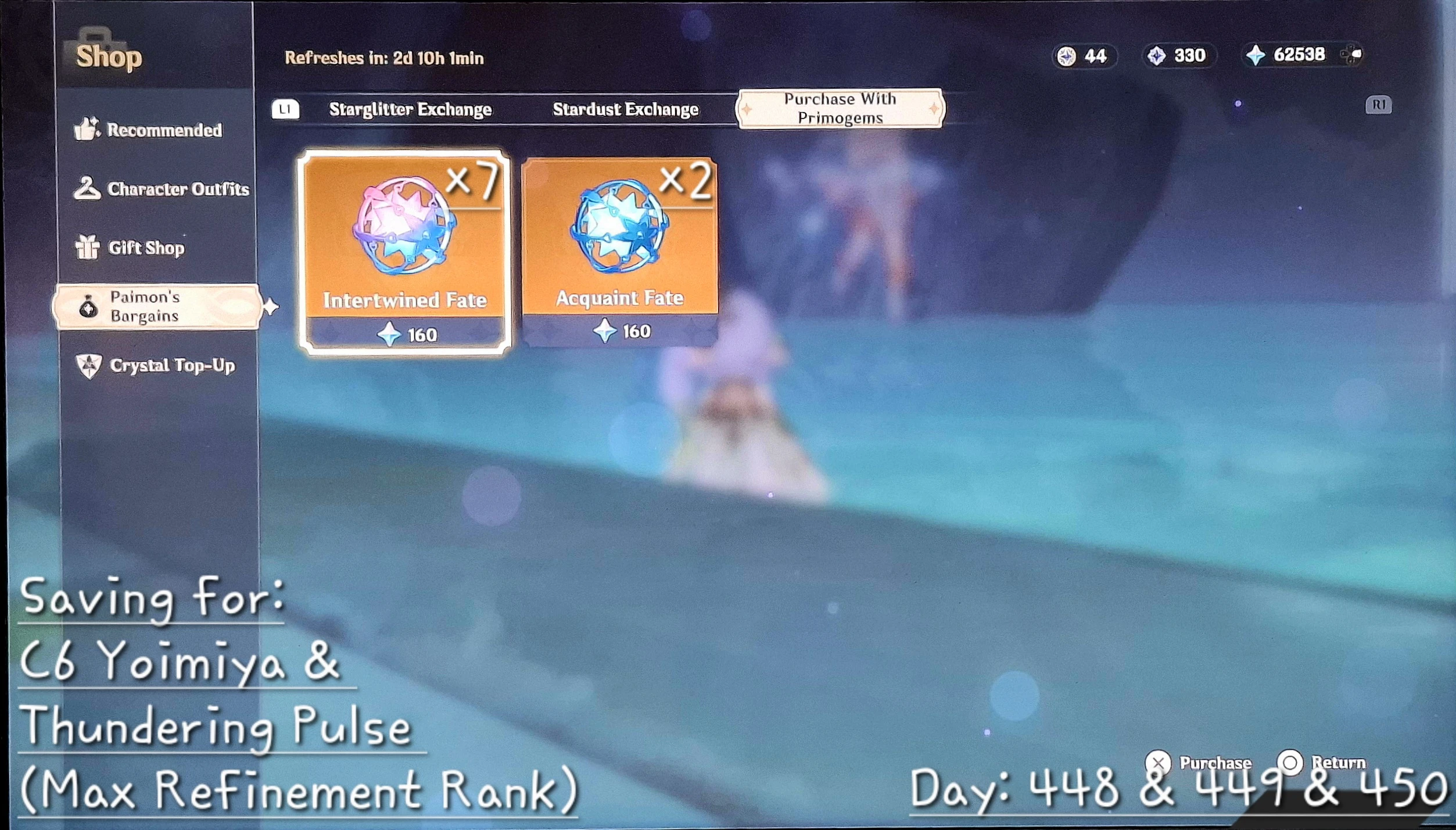The image size is (1456, 830).
Task: Switch to the Stardust Exchange tab
Action: 626,108
